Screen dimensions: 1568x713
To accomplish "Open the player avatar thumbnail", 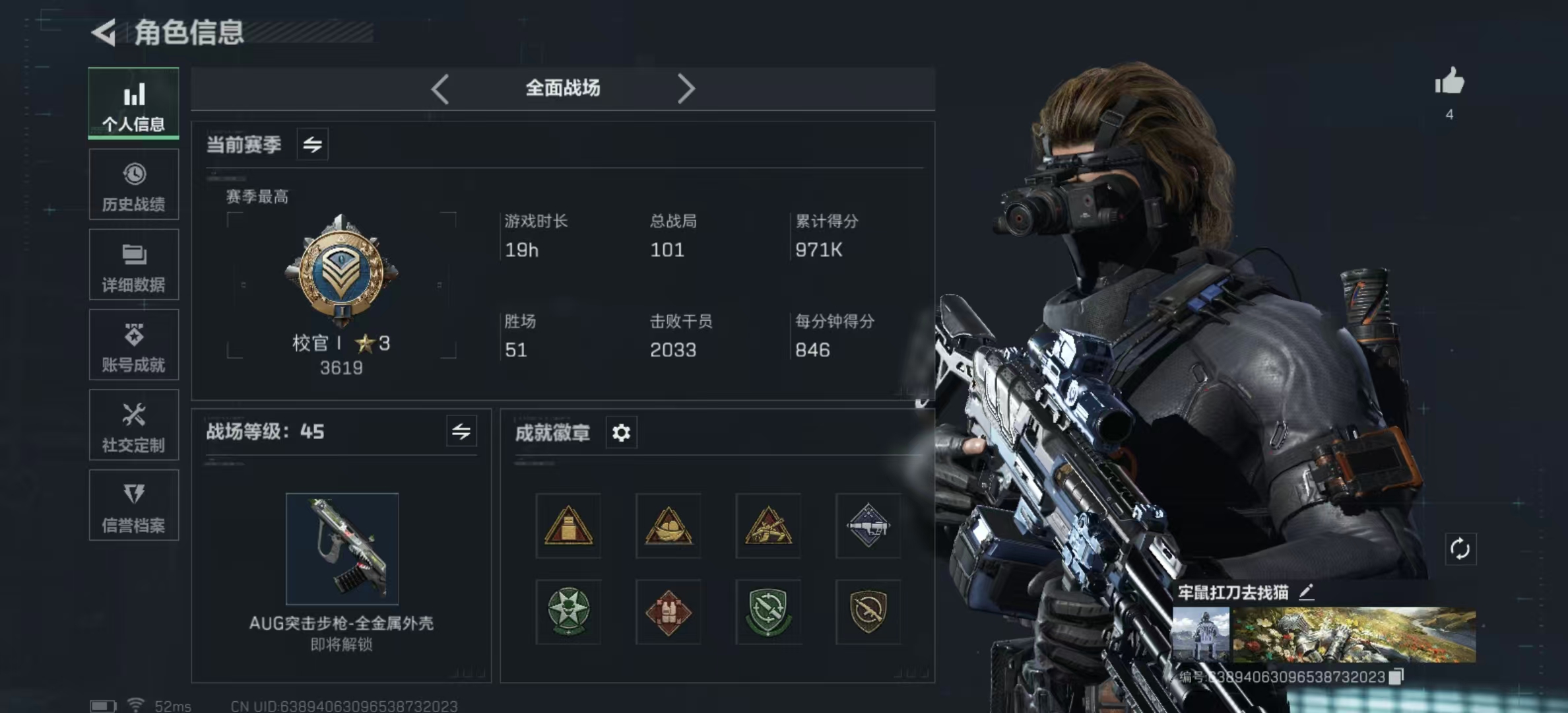I will (1200, 634).
